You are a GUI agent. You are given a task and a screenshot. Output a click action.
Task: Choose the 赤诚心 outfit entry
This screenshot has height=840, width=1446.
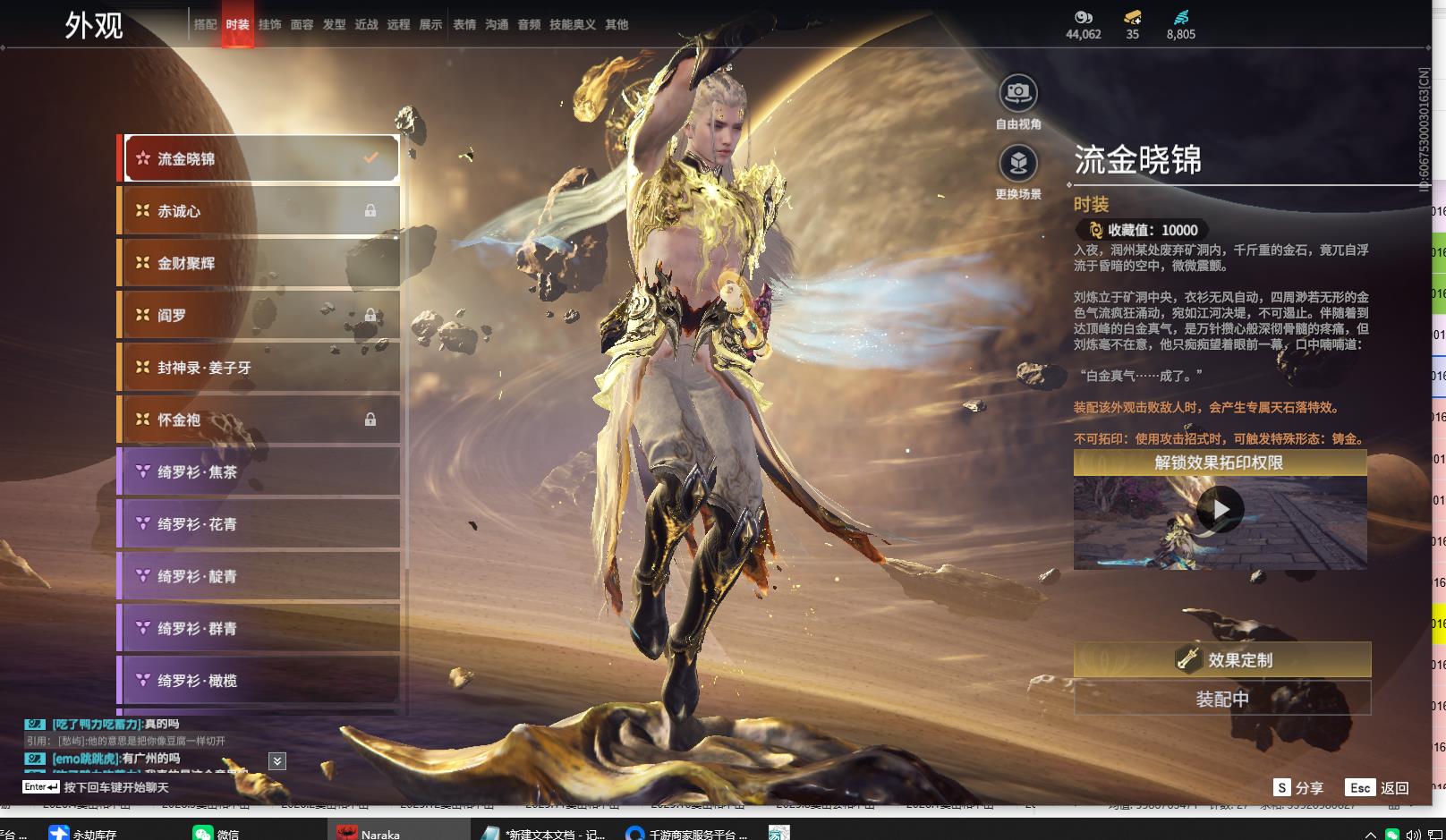[x=259, y=211]
